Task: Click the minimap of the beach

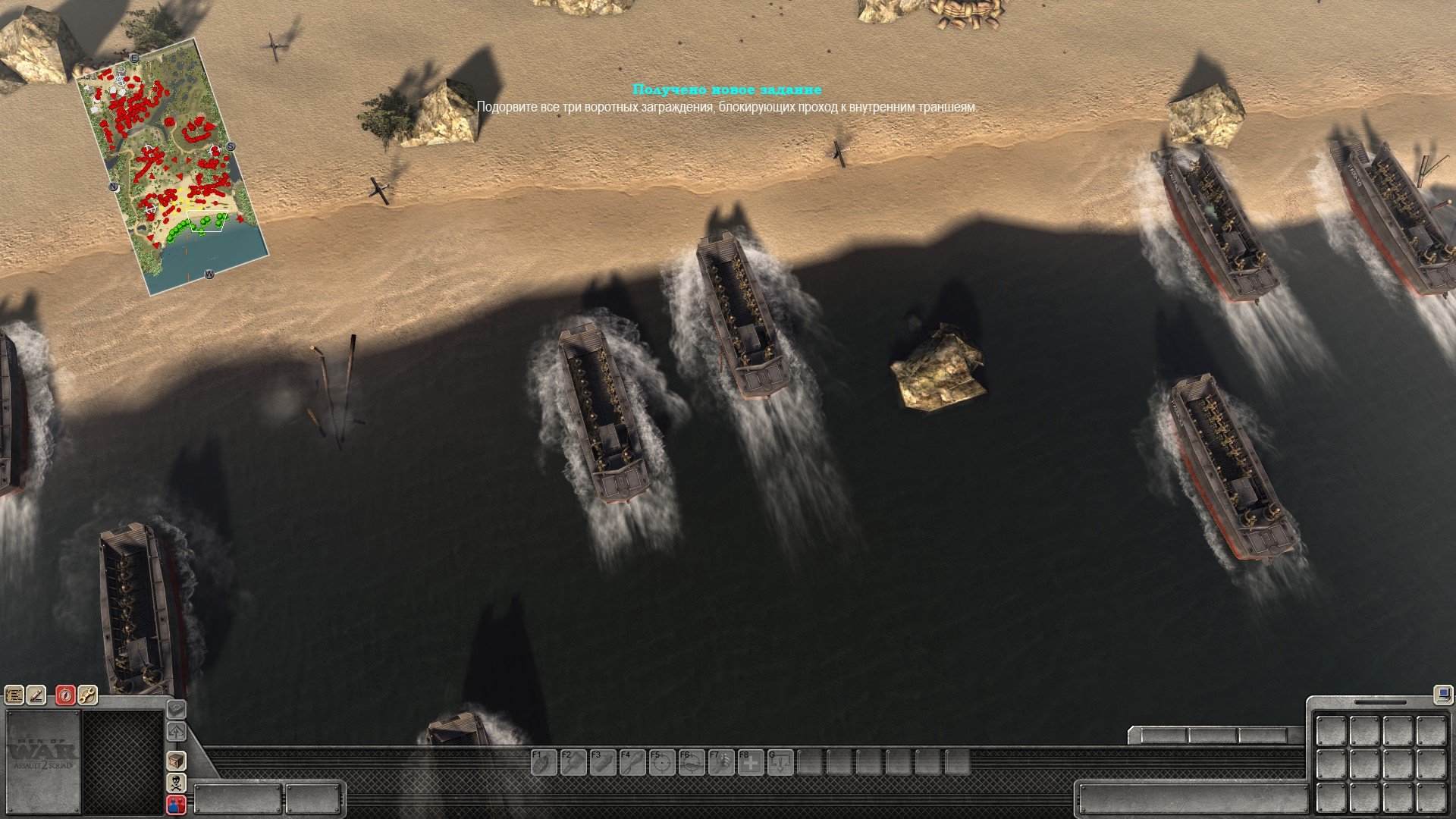Action: [x=173, y=168]
